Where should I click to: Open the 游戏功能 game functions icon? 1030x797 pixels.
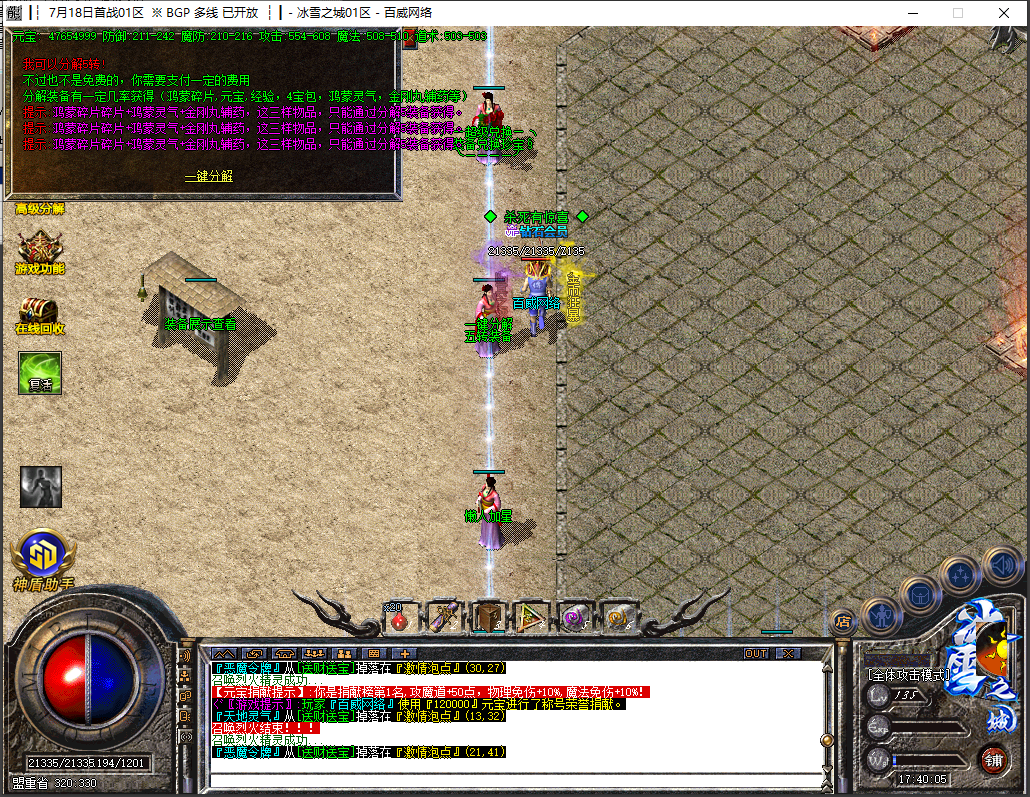(x=40, y=250)
